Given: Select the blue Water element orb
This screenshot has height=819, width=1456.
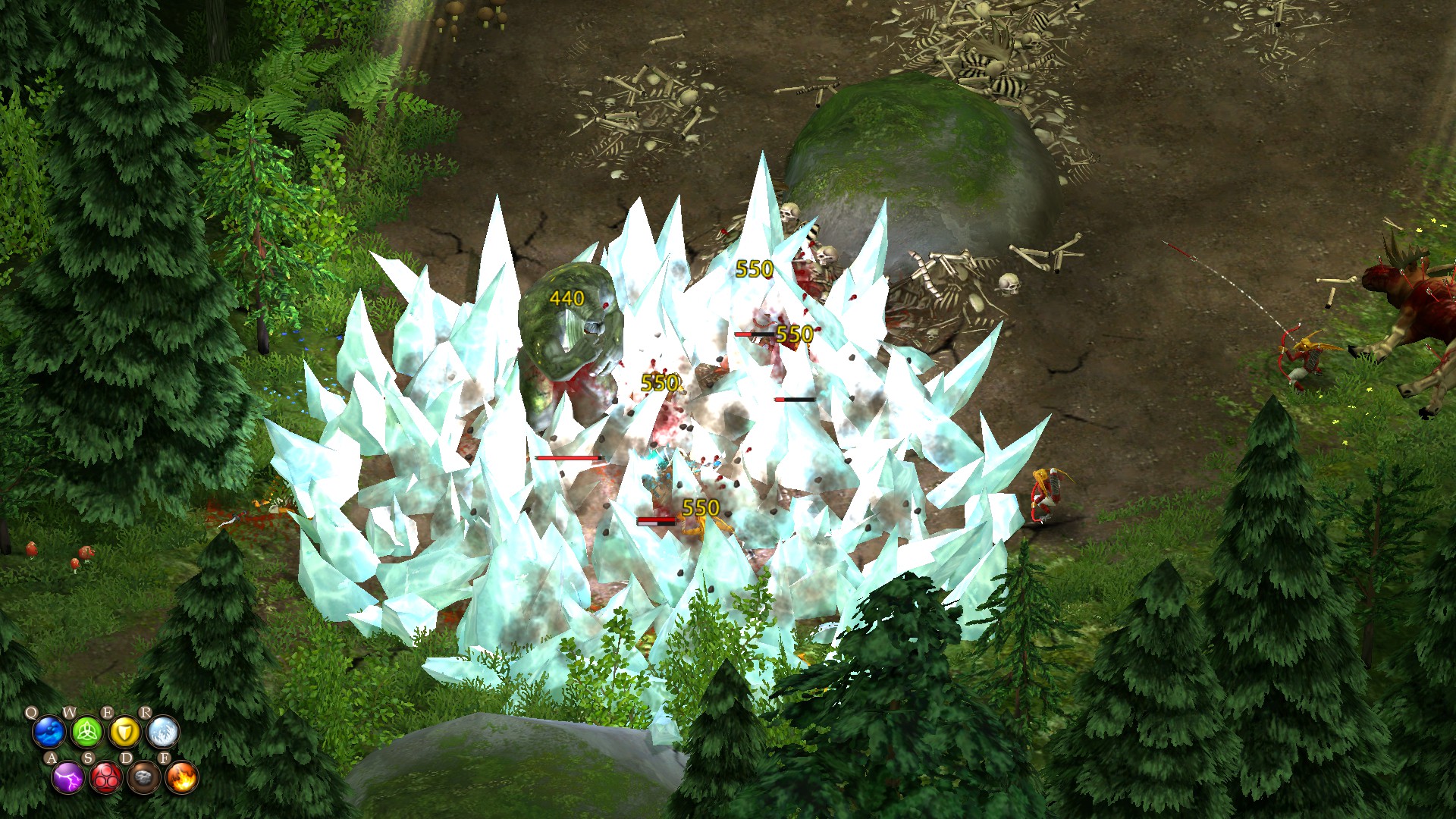Looking at the screenshot, I should pos(49,733).
